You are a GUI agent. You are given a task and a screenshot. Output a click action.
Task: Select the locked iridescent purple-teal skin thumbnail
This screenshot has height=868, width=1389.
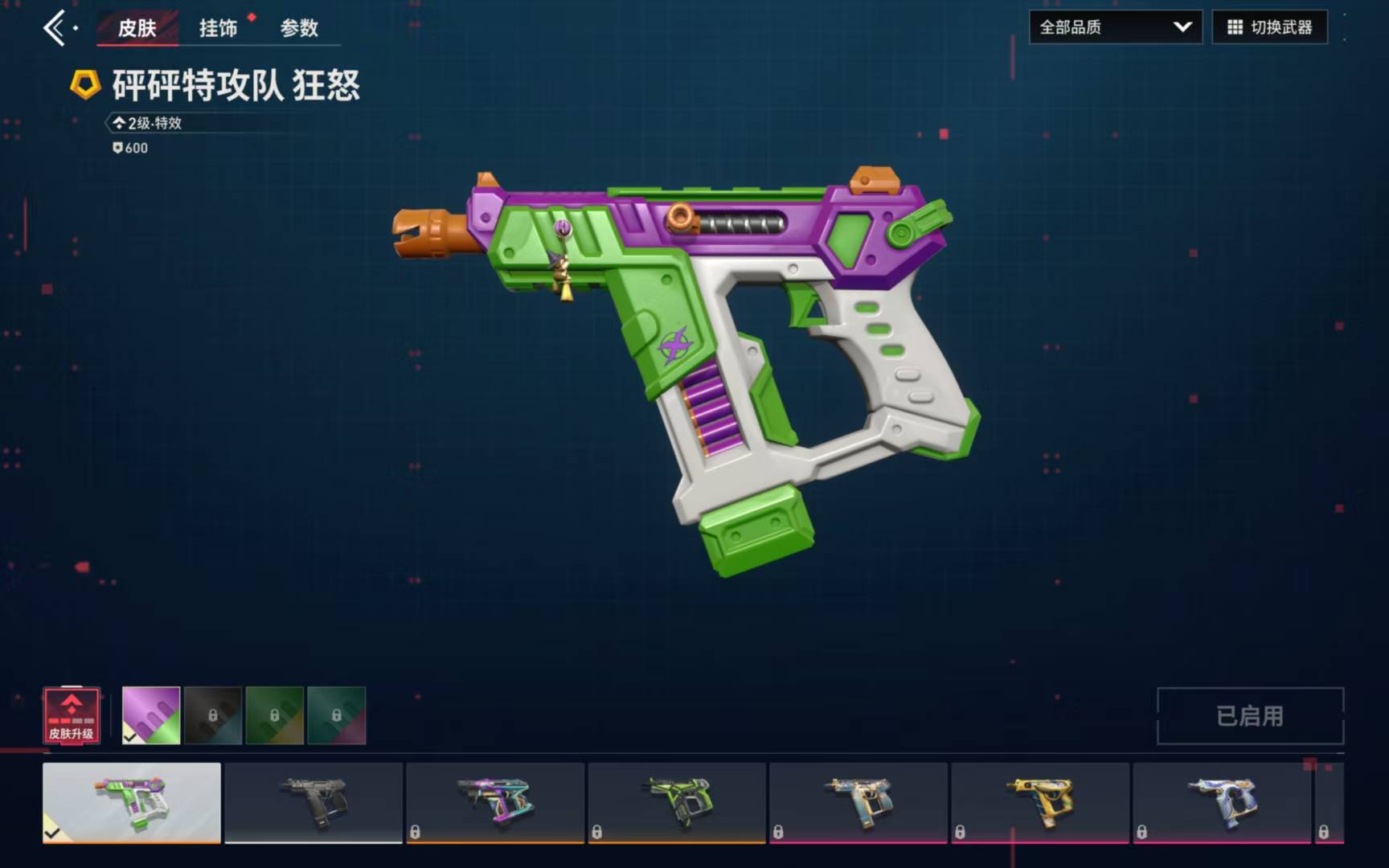click(495, 802)
